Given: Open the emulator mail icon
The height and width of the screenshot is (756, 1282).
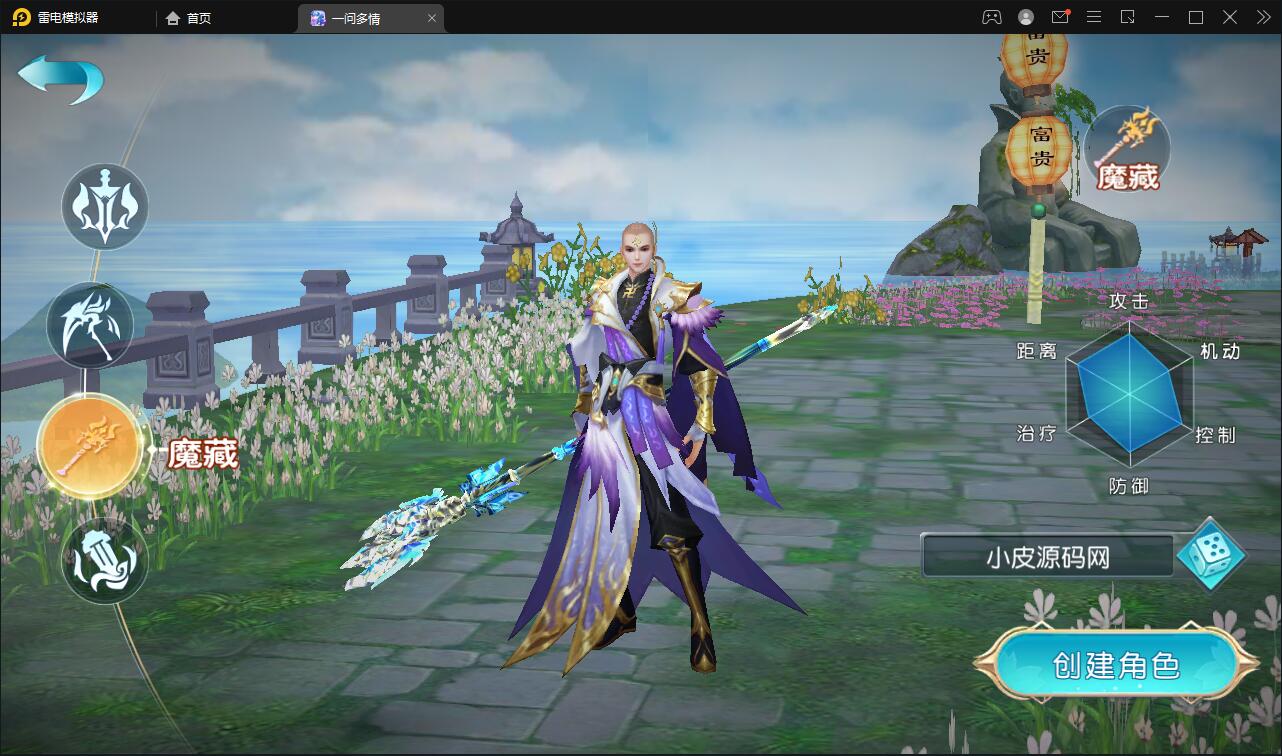Looking at the screenshot, I should (x=1060, y=17).
